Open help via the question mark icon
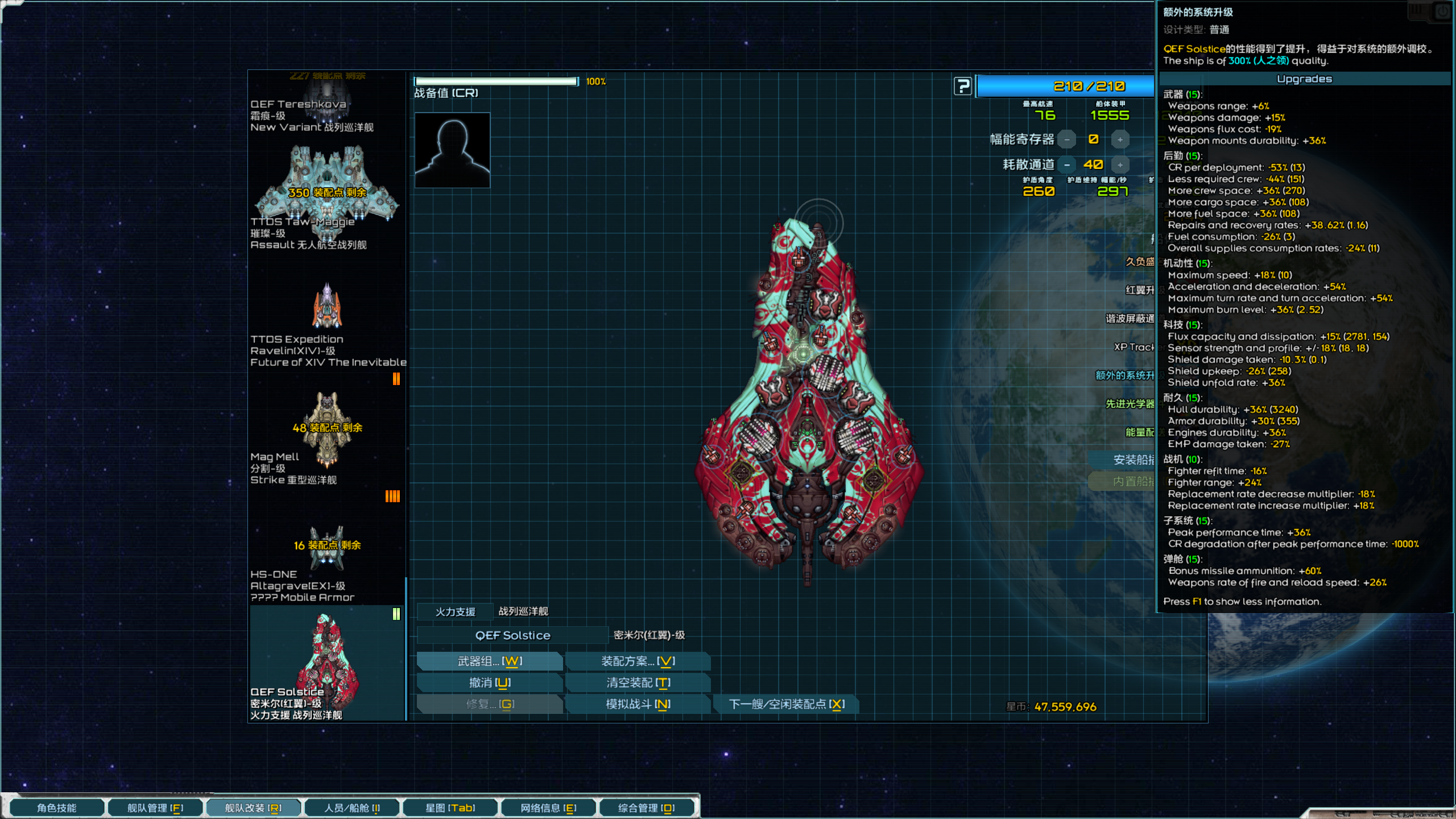Image resolution: width=1456 pixels, height=819 pixels. pyautogui.click(x=962, y=86)
